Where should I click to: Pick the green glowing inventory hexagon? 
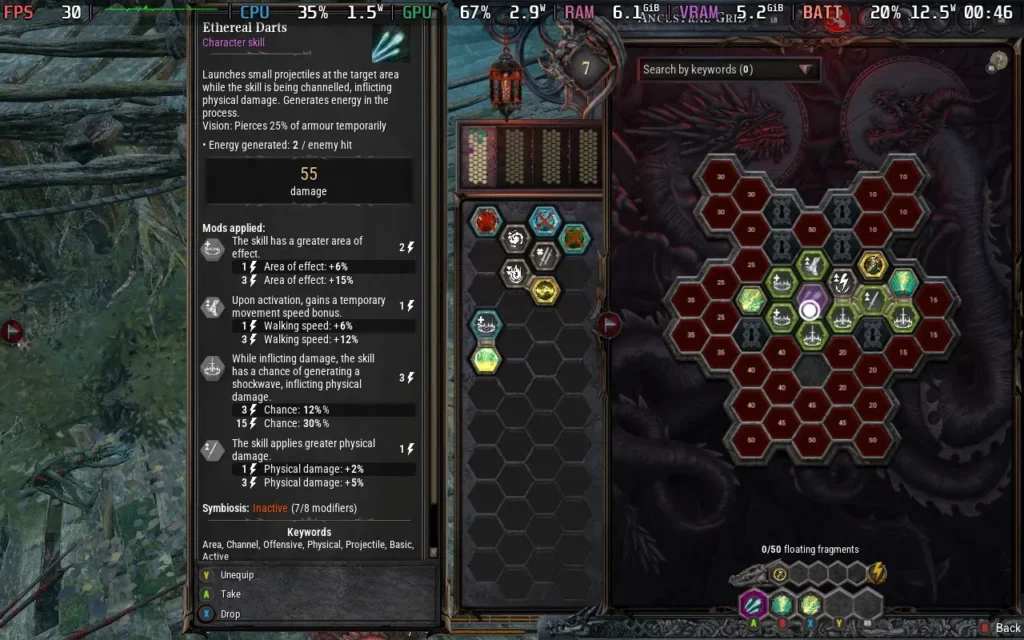coord(488,358)
